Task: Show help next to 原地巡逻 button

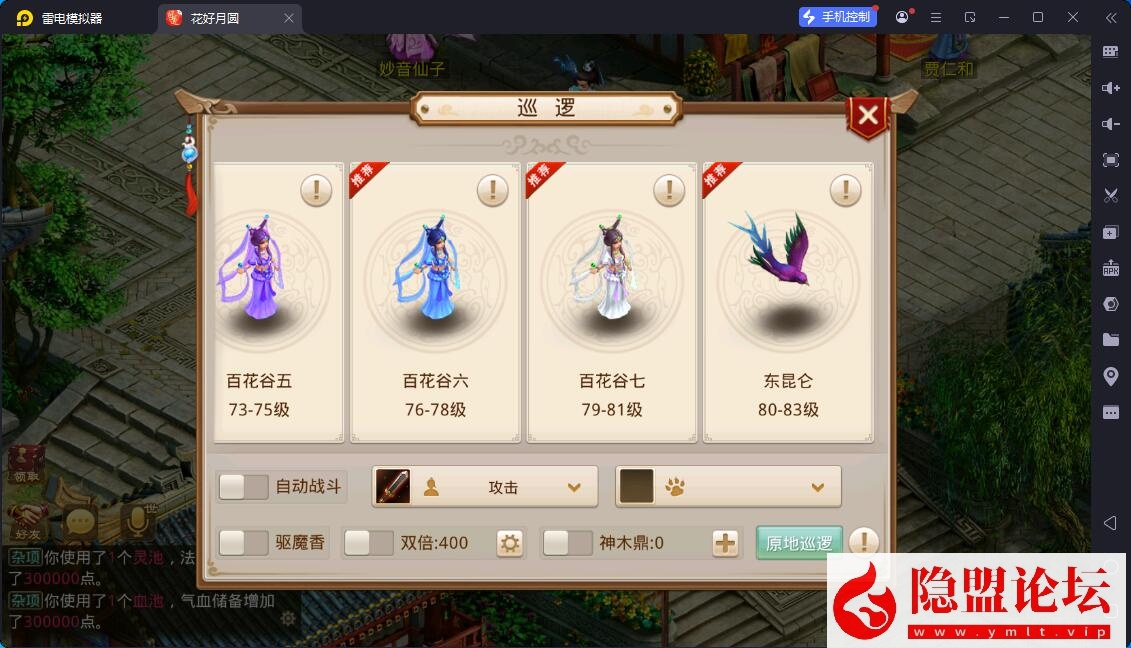Action: (863, 543)
